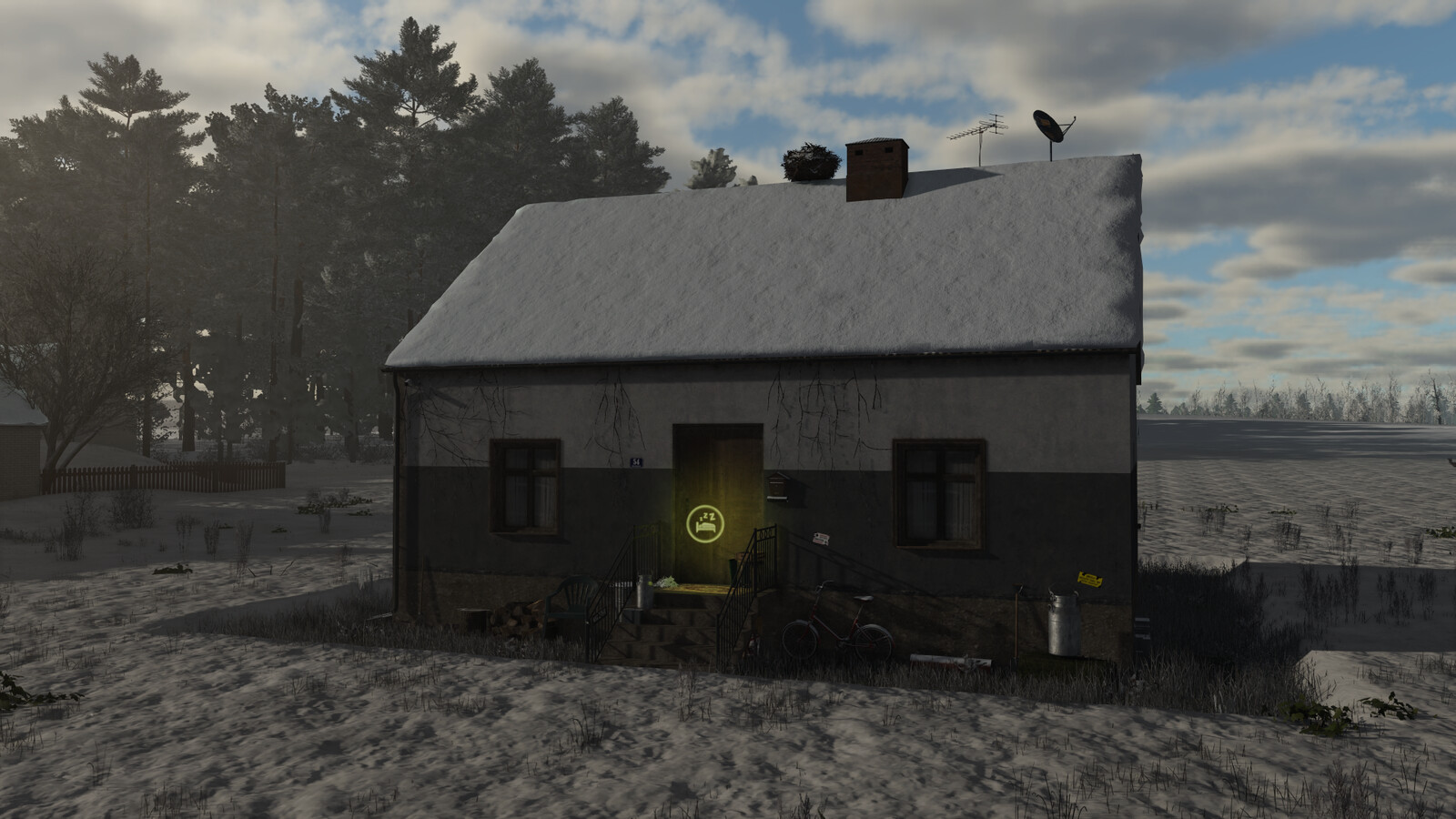
Task: Click the yellow warning sticker on the wall
Action: point(1089,579)
